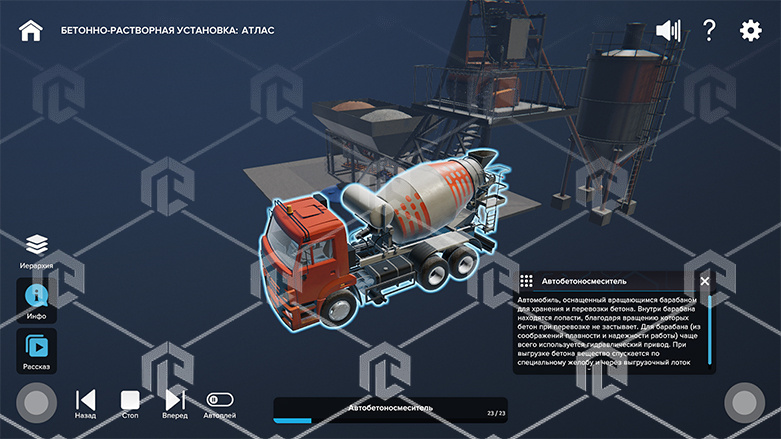Screen dimensions: 781x439
Task: Open the help question mark
Action: click(709, 30)
